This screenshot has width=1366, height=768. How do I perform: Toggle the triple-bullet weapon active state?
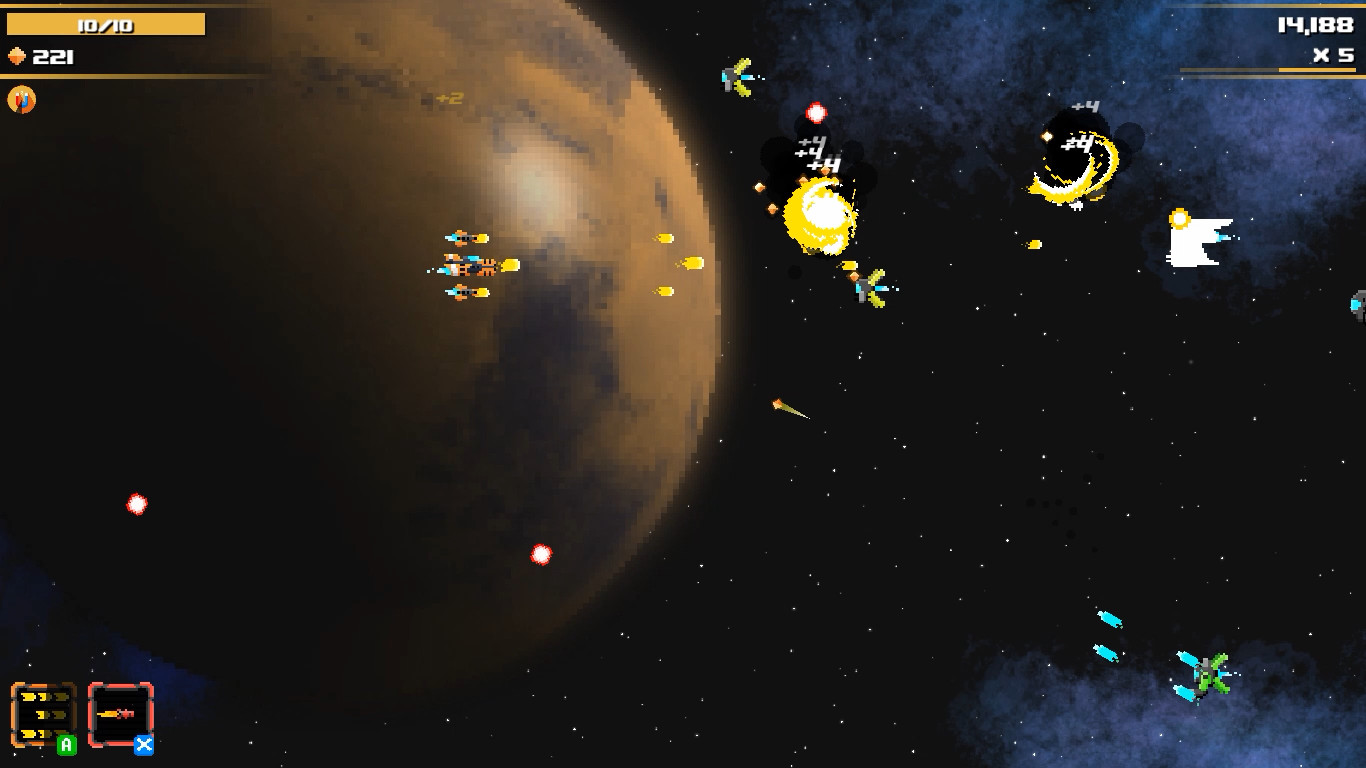[44, 714]
